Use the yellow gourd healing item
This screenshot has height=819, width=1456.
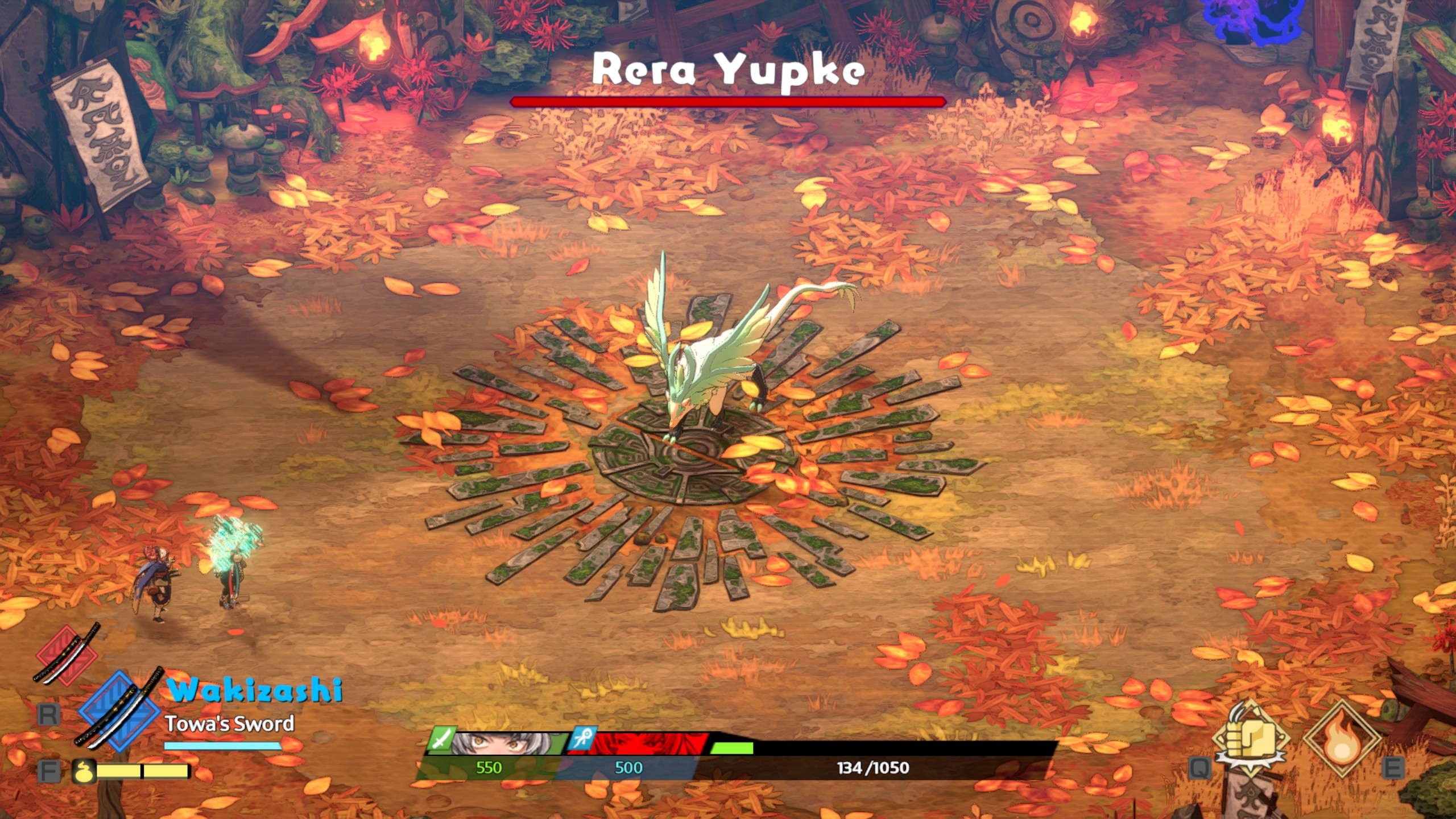point(83,771)
